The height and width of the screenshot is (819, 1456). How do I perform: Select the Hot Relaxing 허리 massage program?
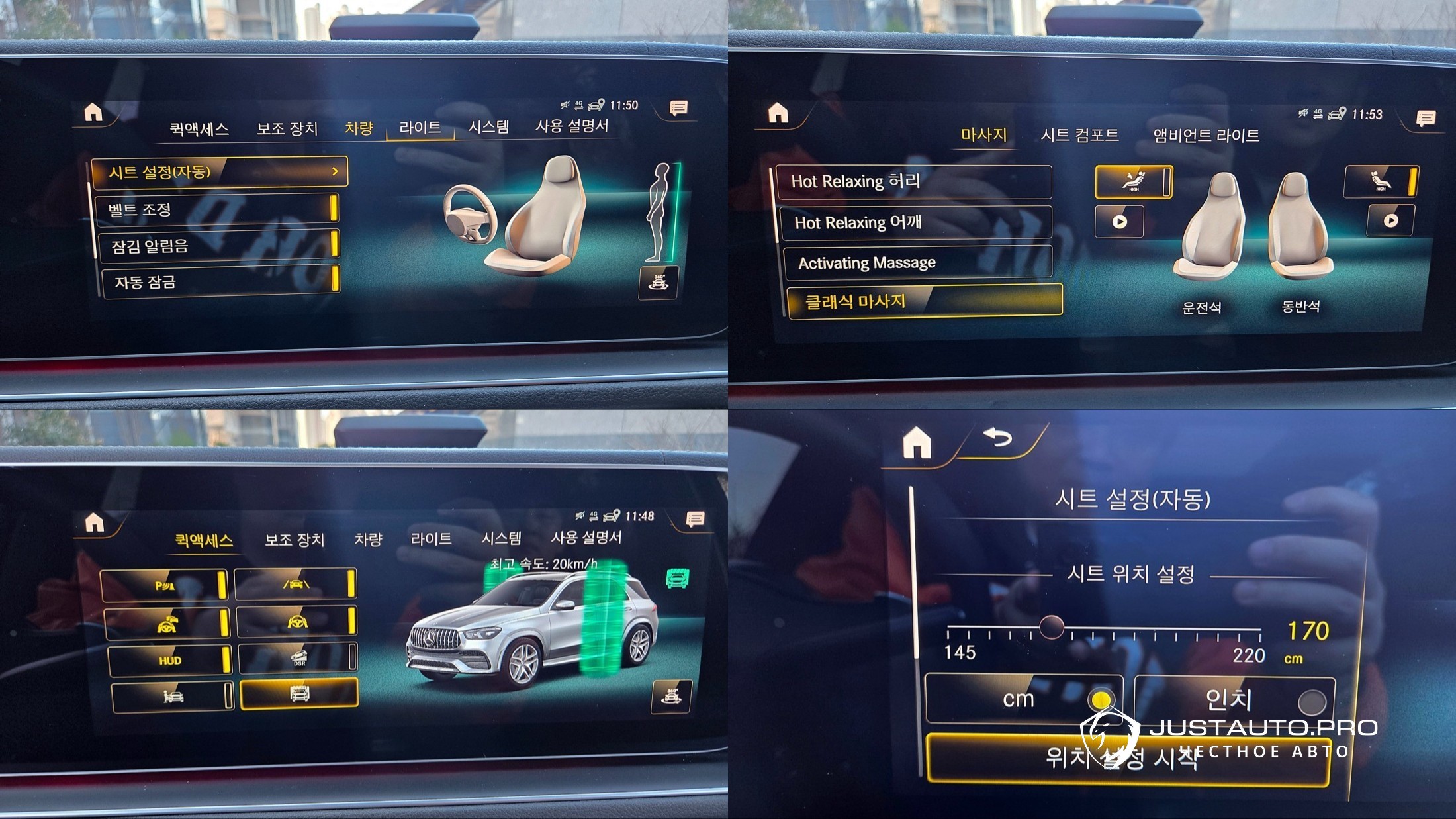pyautogui.click(x=913, y=181)
